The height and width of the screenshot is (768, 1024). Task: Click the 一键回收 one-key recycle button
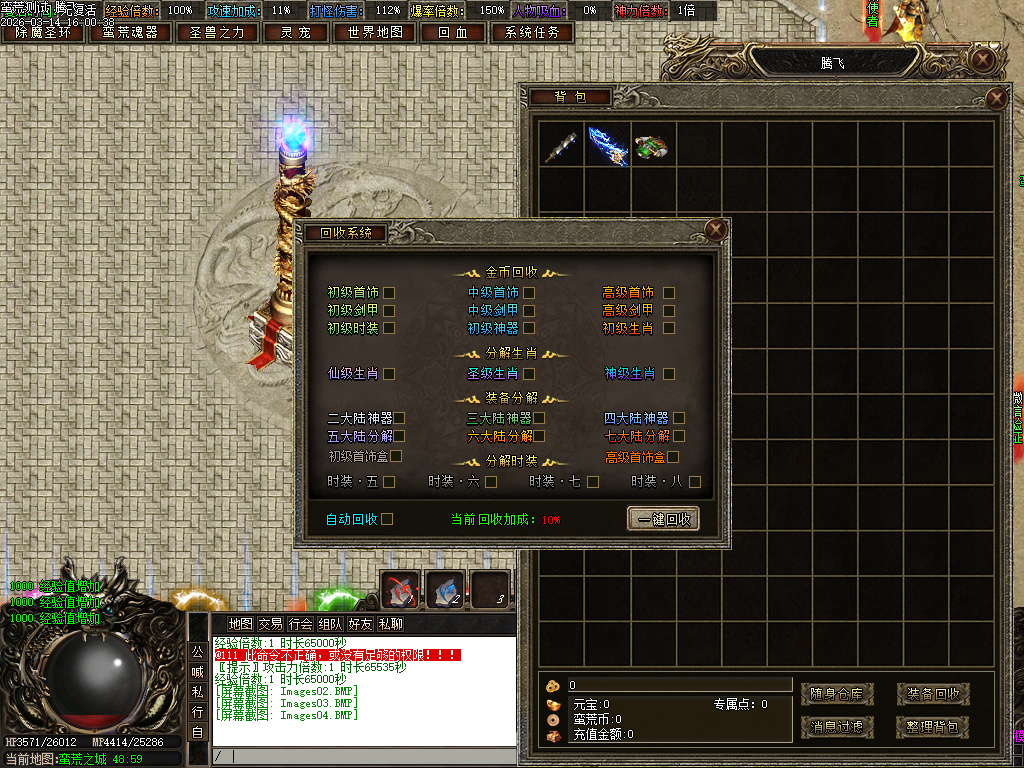(x=663, y=519)
